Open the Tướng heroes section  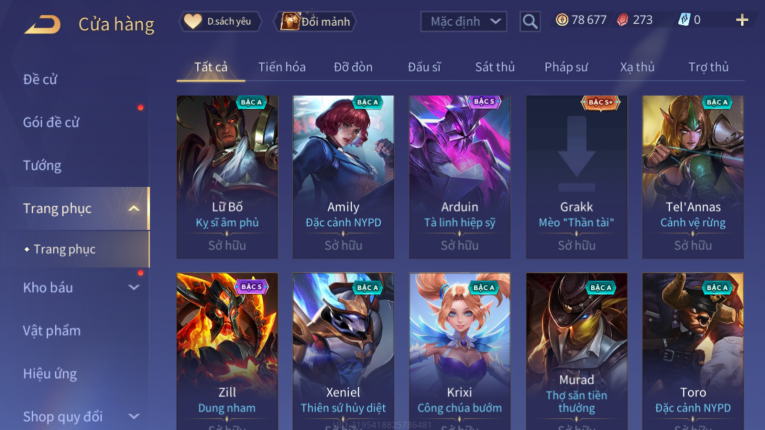[43, 165]
